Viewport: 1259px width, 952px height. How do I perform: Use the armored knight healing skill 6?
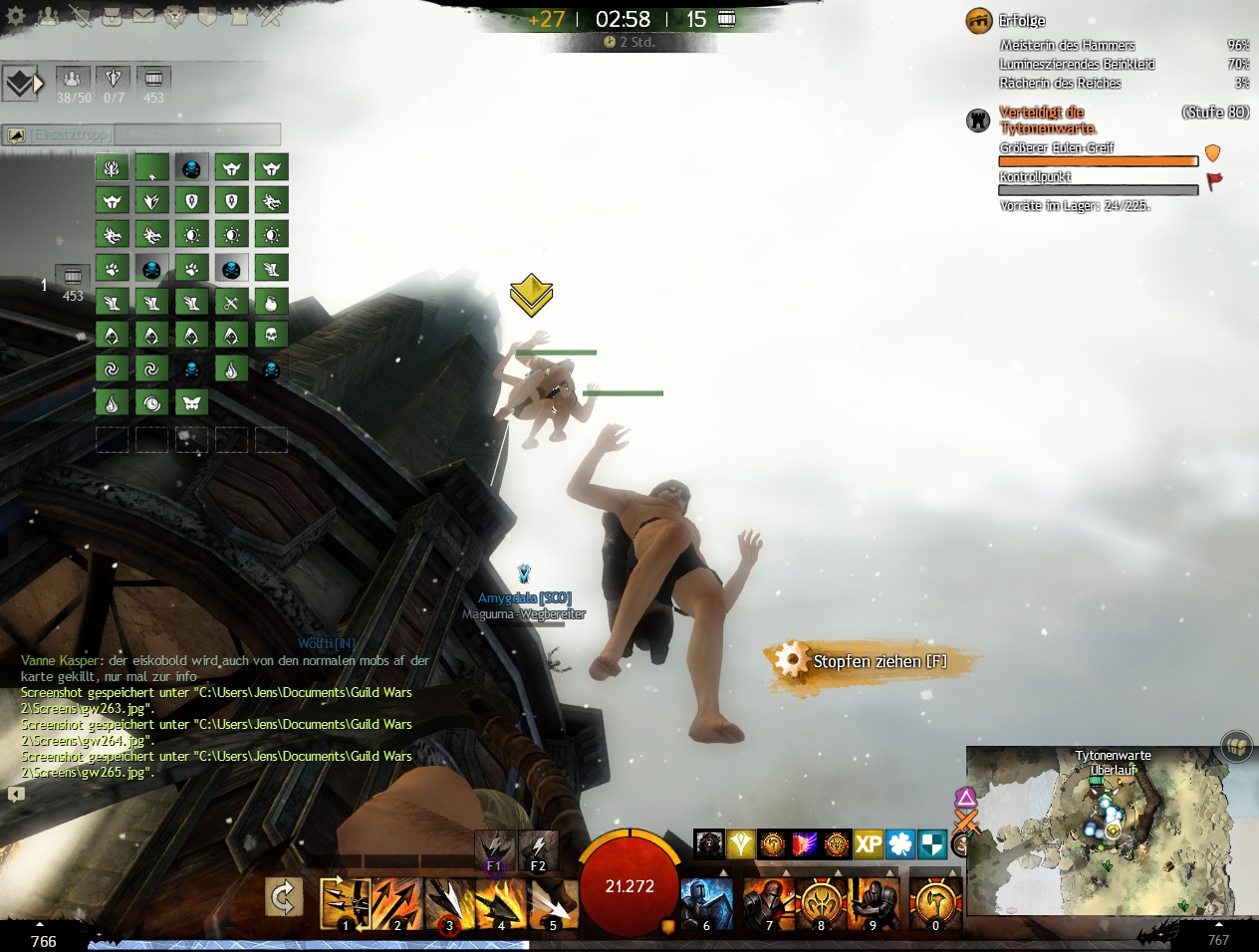707,903
